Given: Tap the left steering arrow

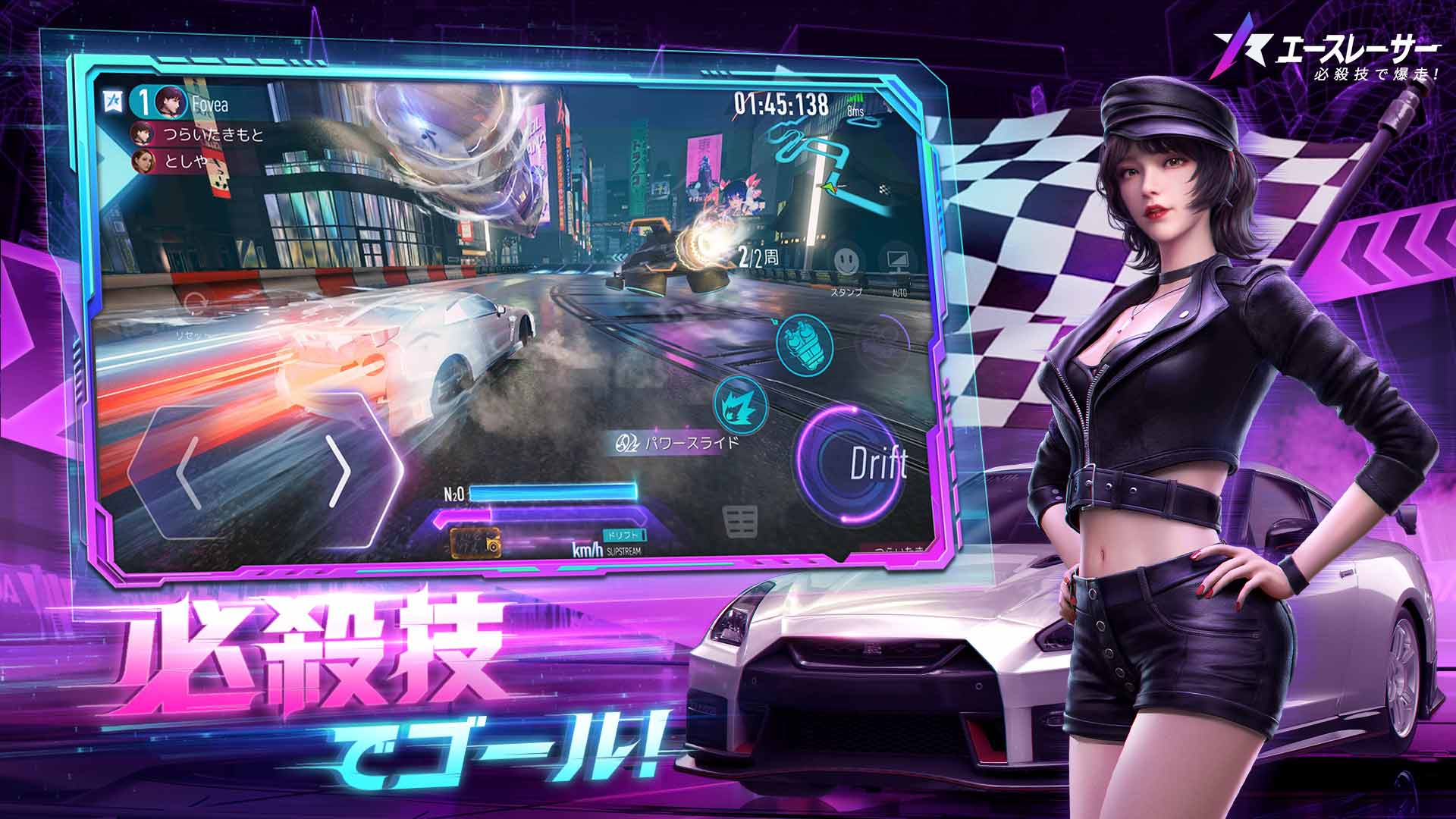Looking at the screenshot, I should click(x=186, y=471).
